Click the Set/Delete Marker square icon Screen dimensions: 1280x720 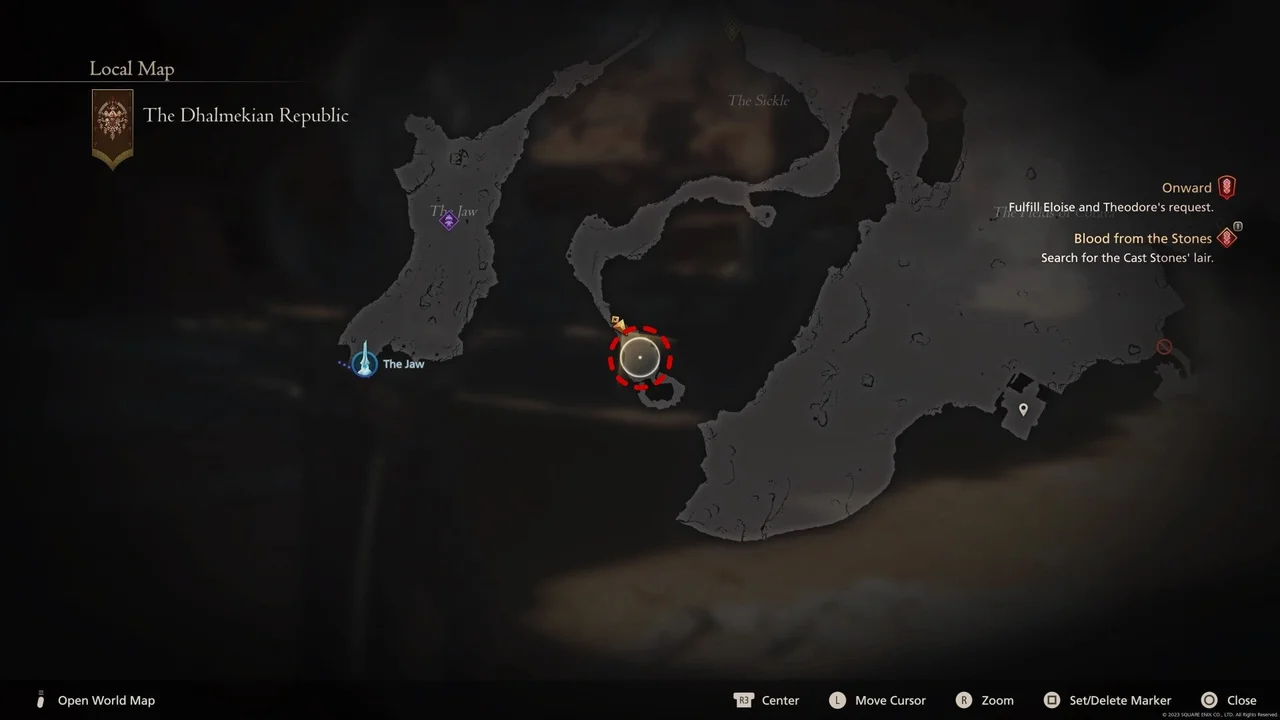pyautogui.click(x=1052, y=700)
